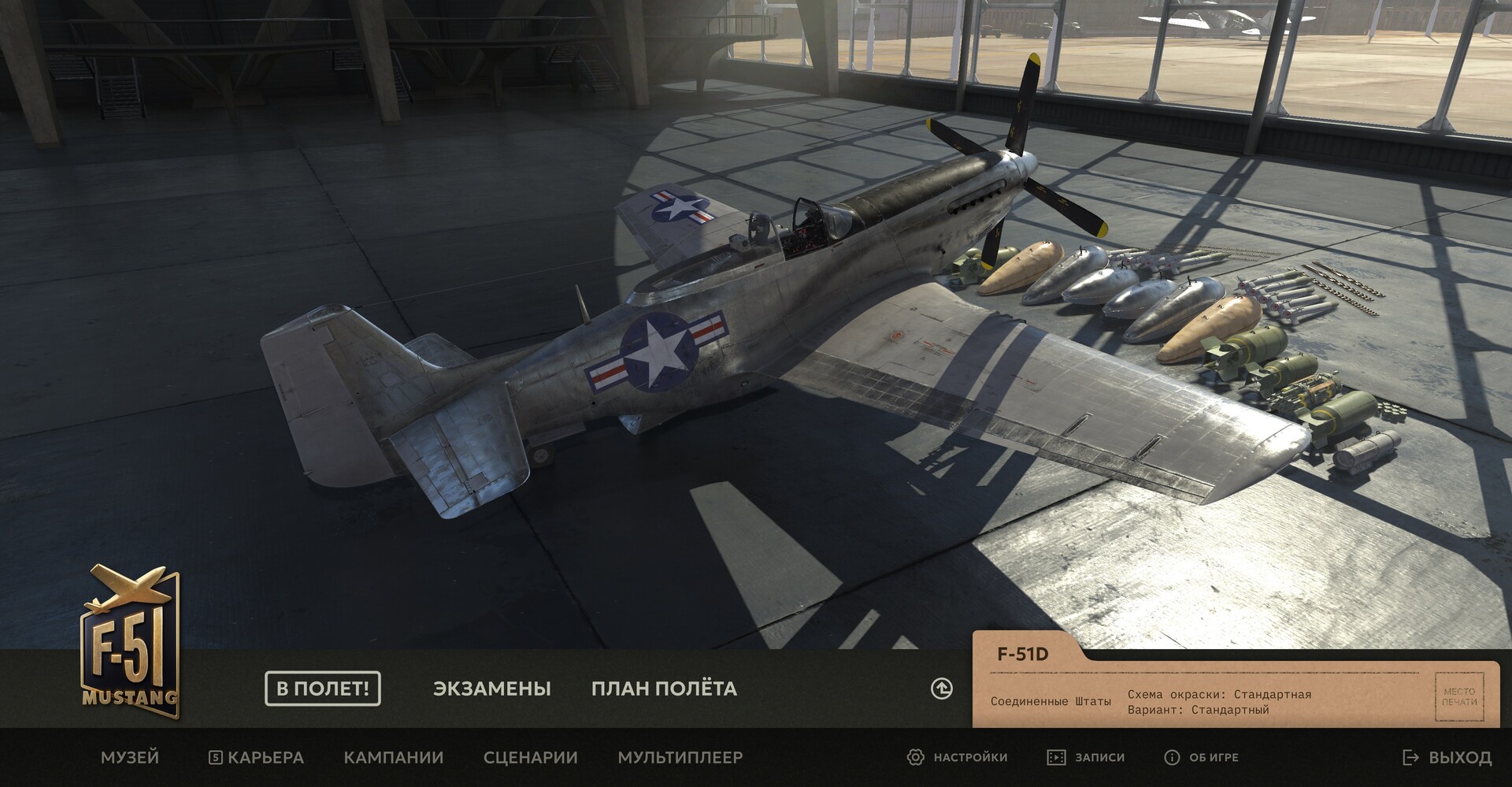Switch to the МУЗЕЙ tab
This screenshot has height=787, width=1512.
coord(130,757)
